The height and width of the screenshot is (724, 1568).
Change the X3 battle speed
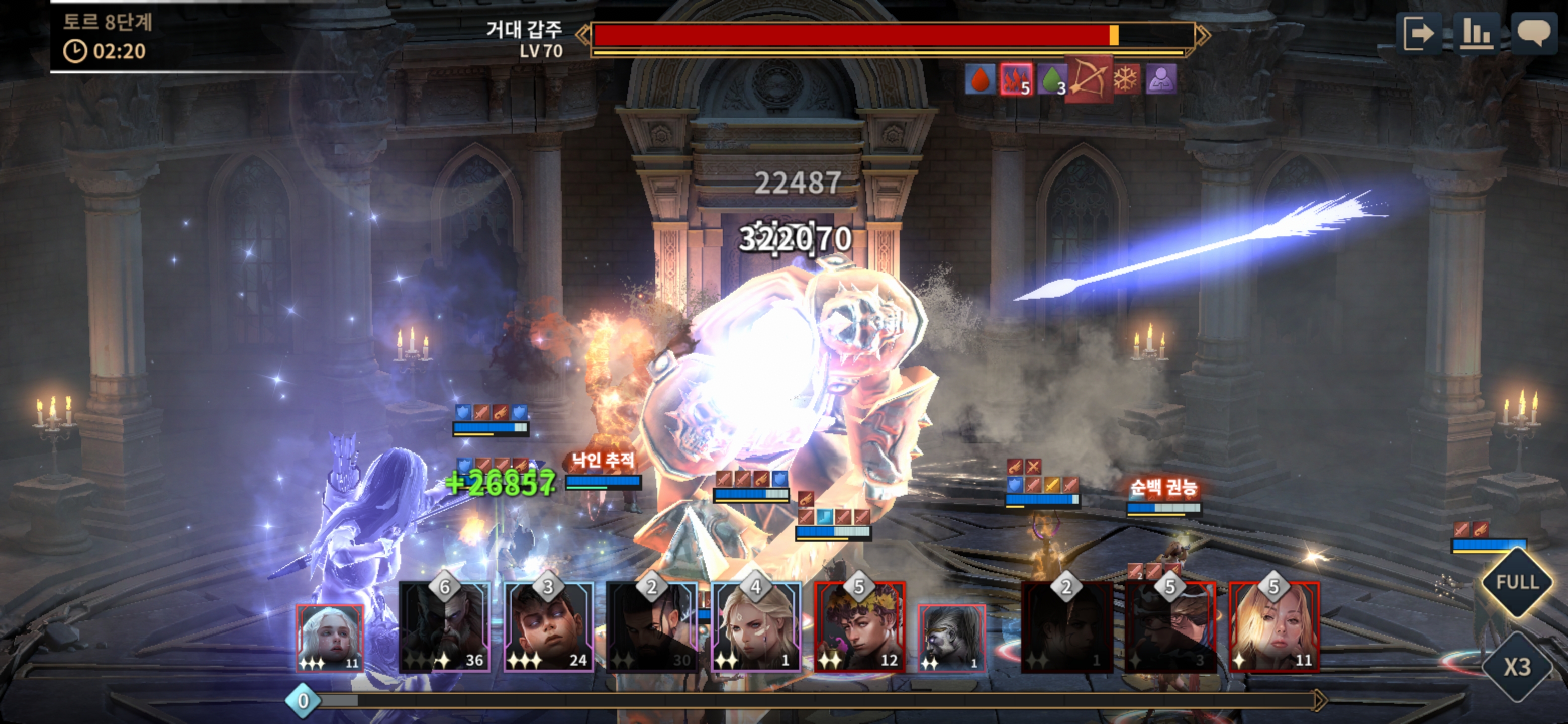pyautogui.click(x=1517, y=667)
